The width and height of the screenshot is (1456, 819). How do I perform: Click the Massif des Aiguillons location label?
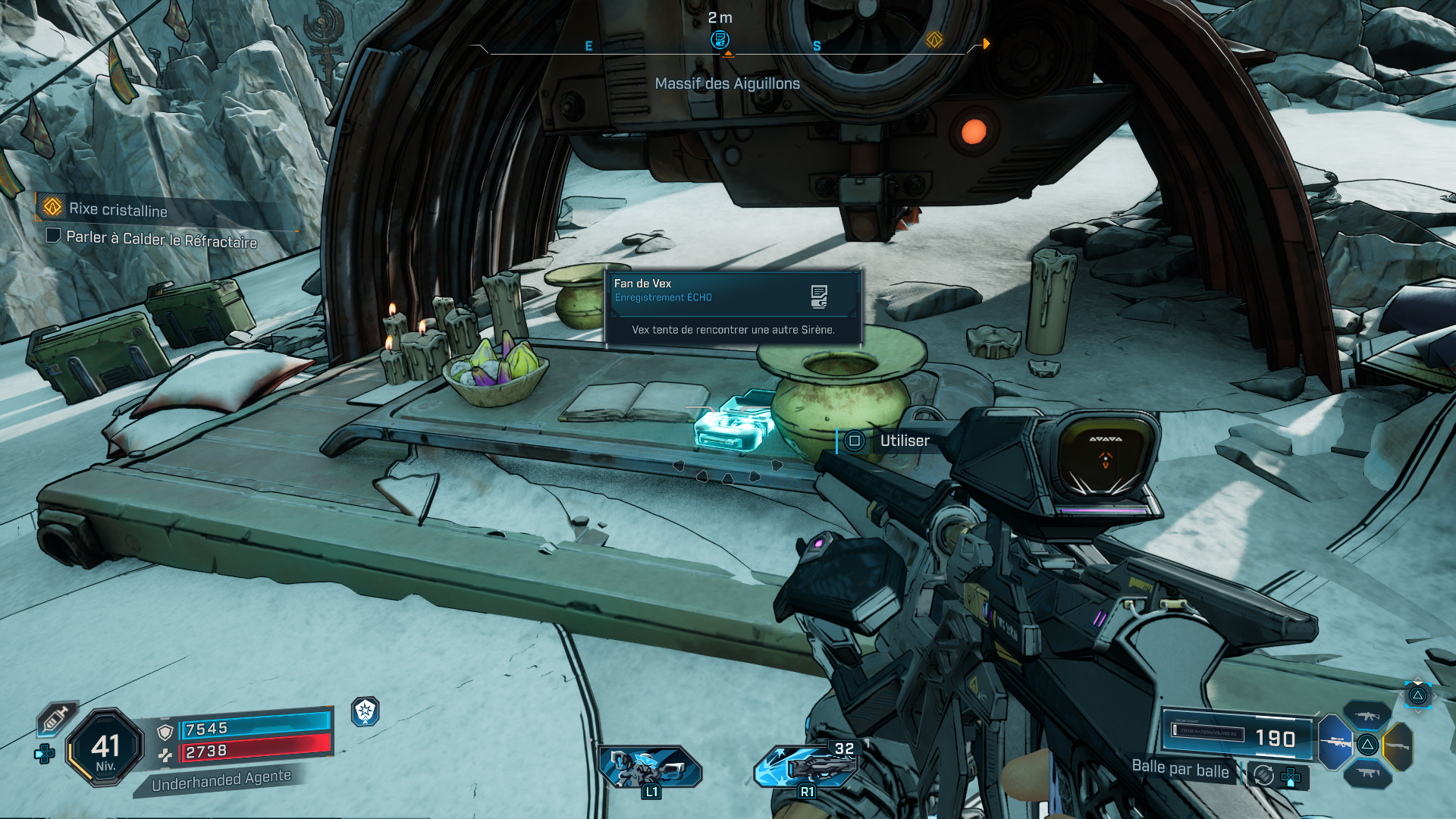point(726,83)
